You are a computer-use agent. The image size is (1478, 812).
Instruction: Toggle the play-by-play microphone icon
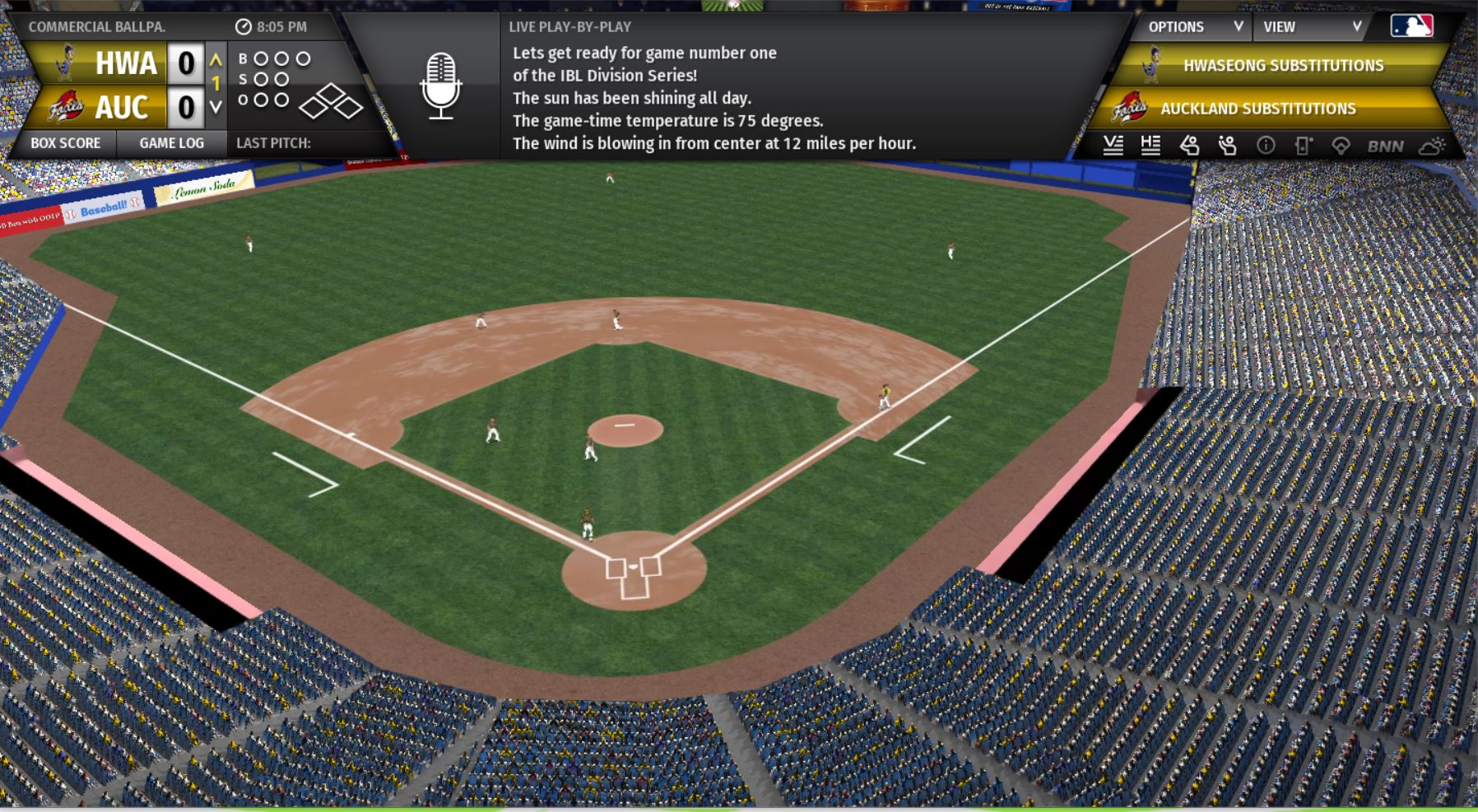tap(441, 86)
